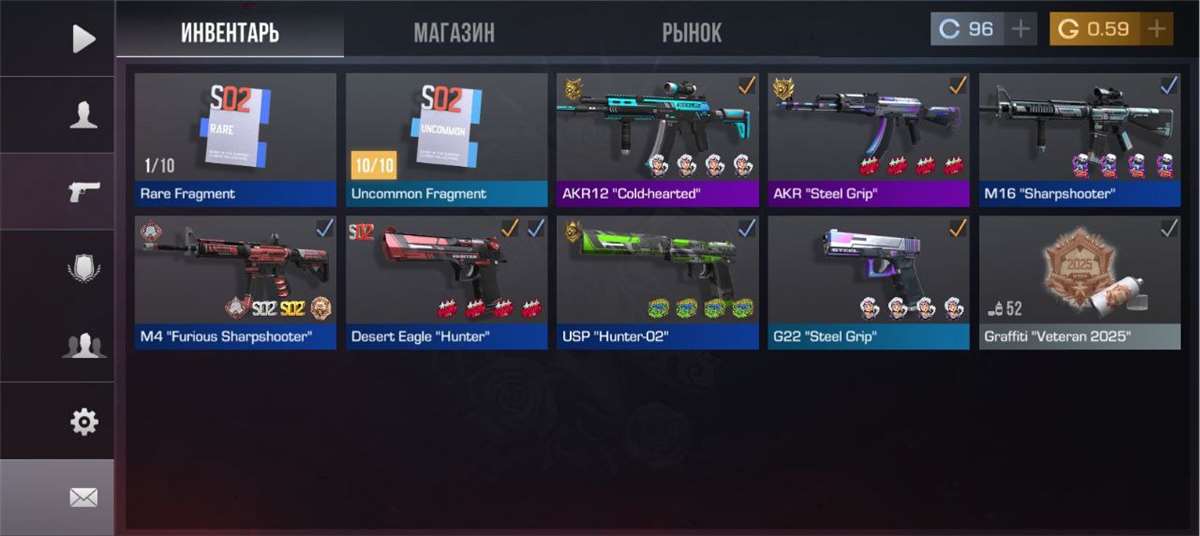The width and height of the screenshot is (1200, 536).
Task: Open the play menu in the sidebar
Action: 84,39
